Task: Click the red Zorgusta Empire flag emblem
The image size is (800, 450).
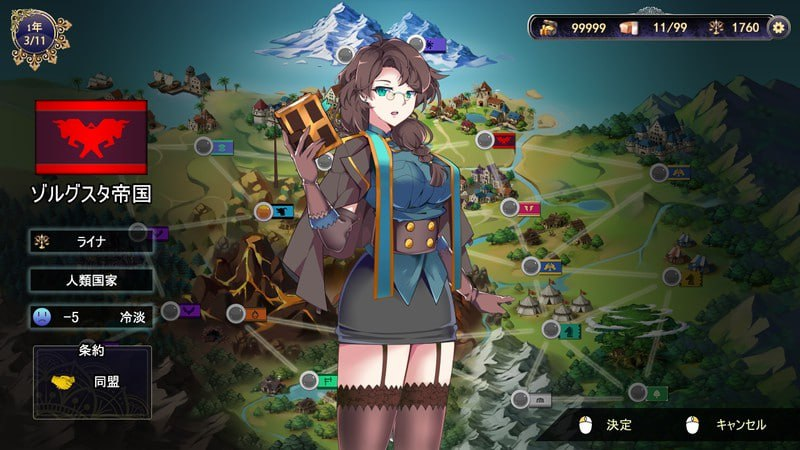Action: click(x=91, y=137)
